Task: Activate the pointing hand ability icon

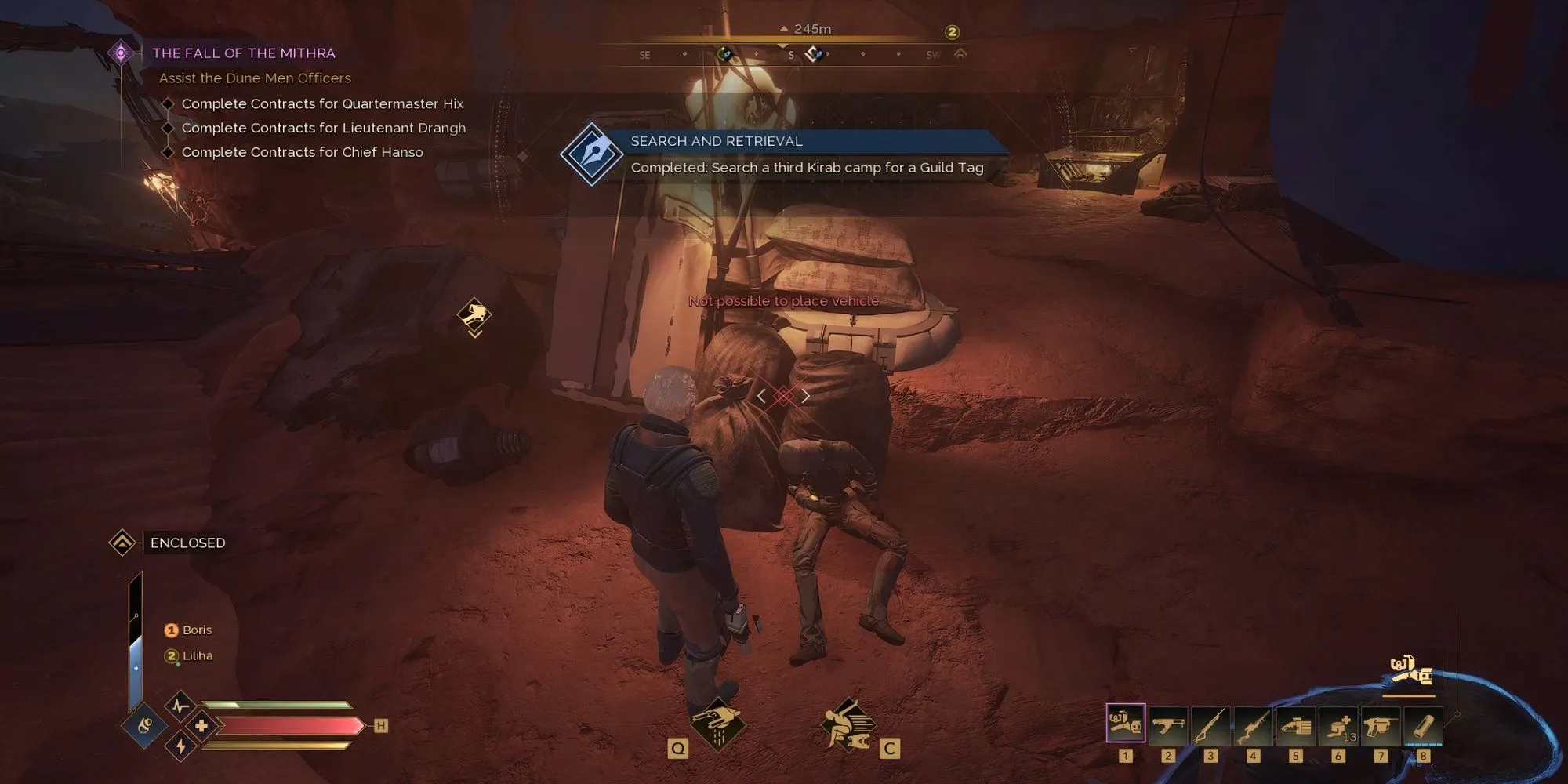Action: click(717, 722)
